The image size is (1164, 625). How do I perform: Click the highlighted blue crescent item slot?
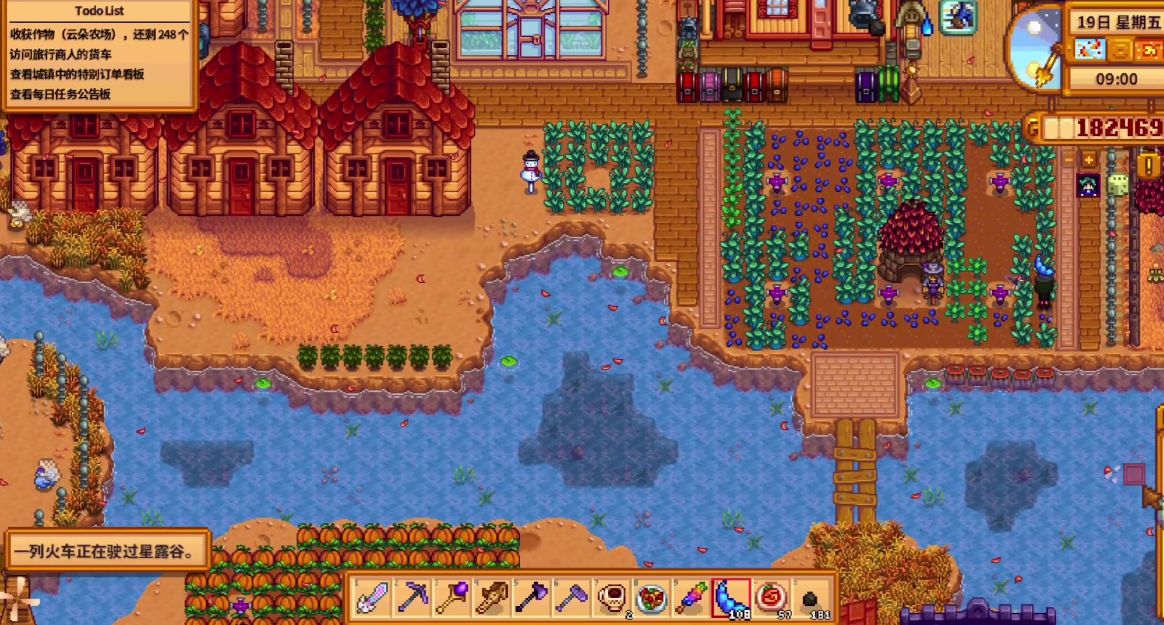point(731,598)
